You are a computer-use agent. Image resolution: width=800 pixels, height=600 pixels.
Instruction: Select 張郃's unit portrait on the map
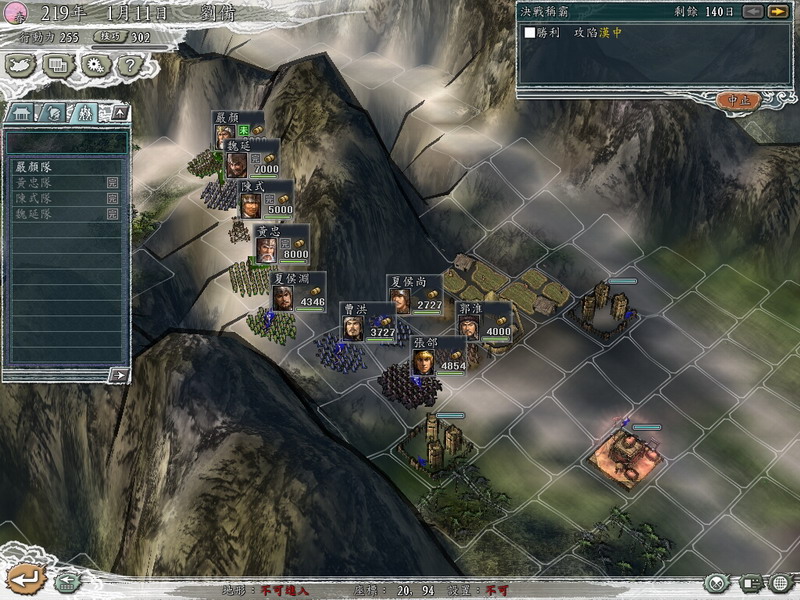tap(424, 360)
